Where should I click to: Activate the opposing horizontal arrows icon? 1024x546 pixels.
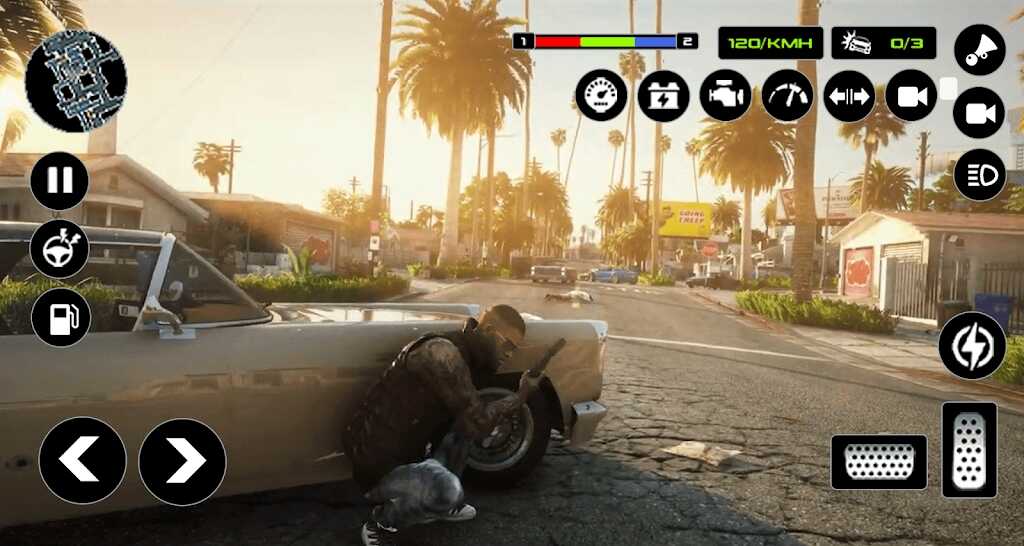(x=849, y=96)
